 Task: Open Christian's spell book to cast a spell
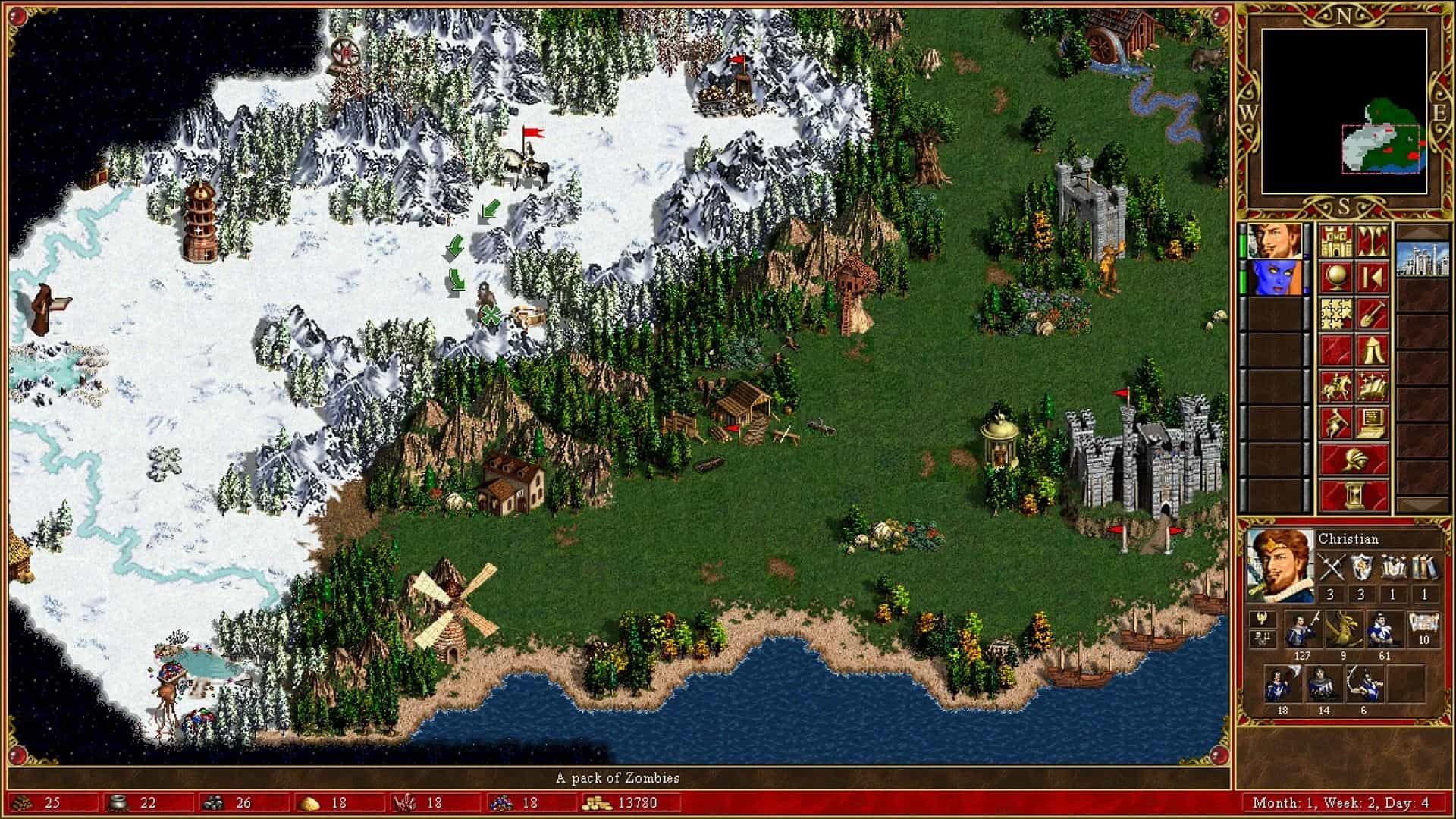point(1373,387)
